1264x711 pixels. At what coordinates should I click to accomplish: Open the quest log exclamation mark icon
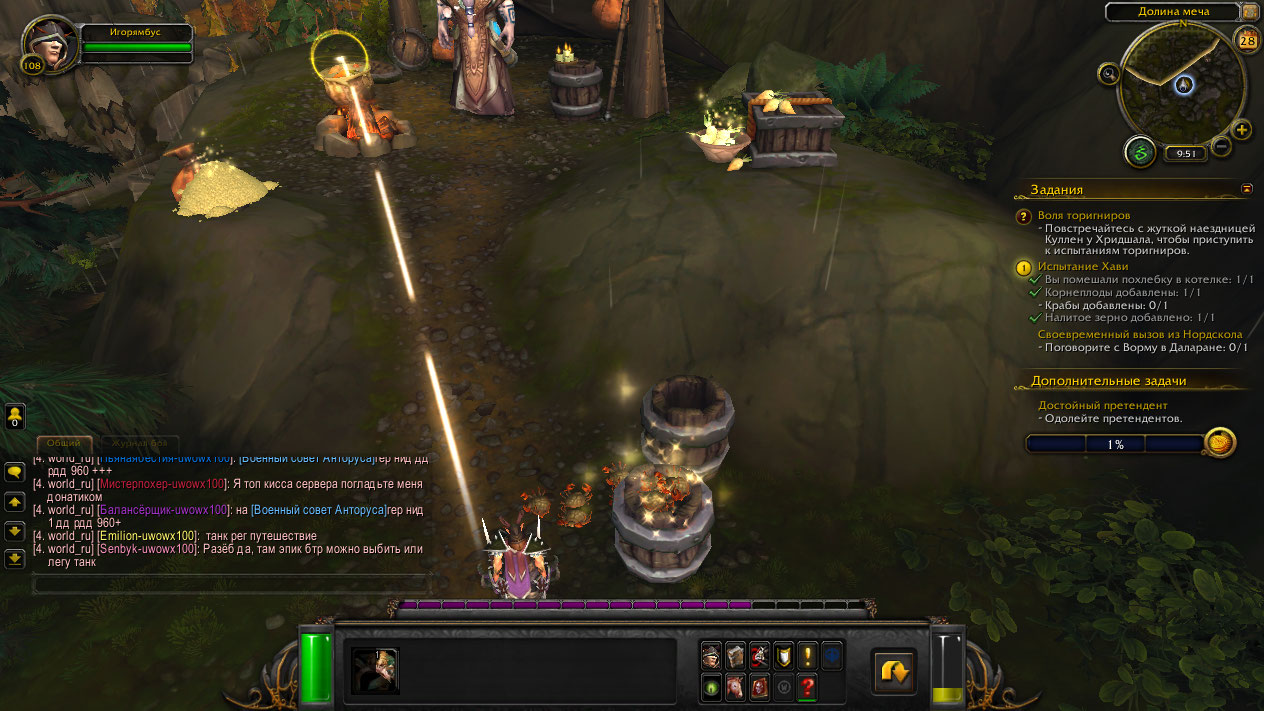coord(807,656)
